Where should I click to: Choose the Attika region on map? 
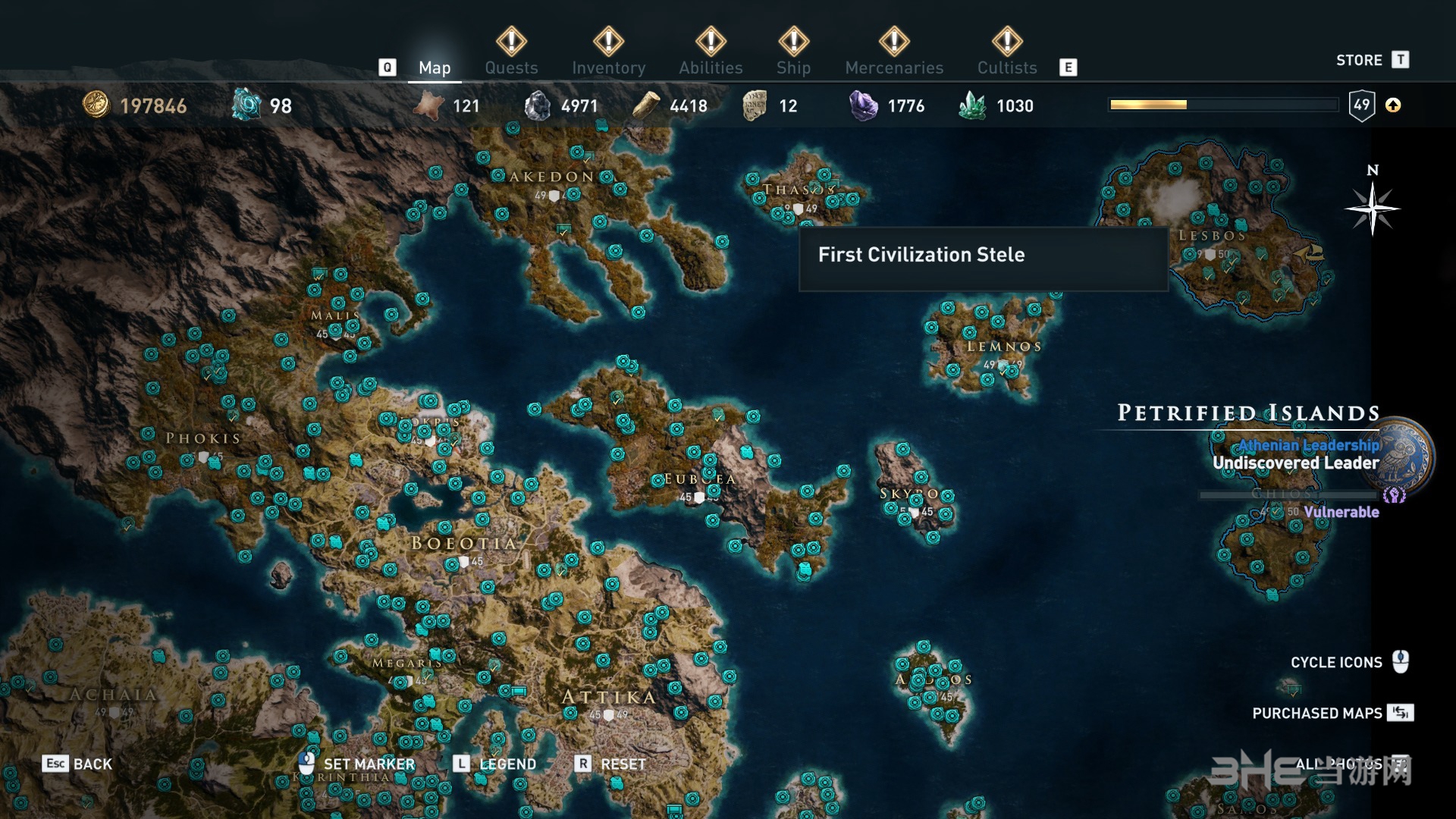coord(608,697)
